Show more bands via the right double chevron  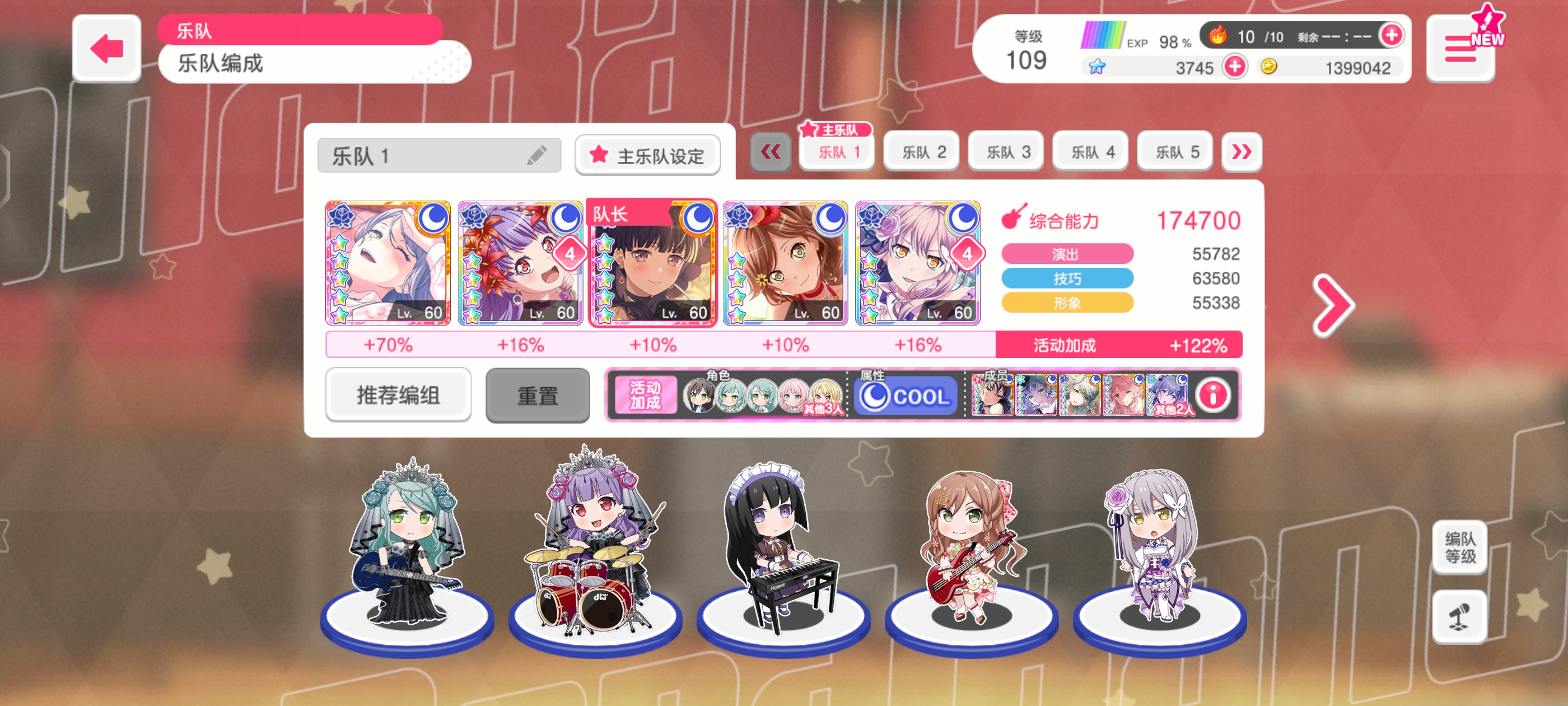point(1242,152)
